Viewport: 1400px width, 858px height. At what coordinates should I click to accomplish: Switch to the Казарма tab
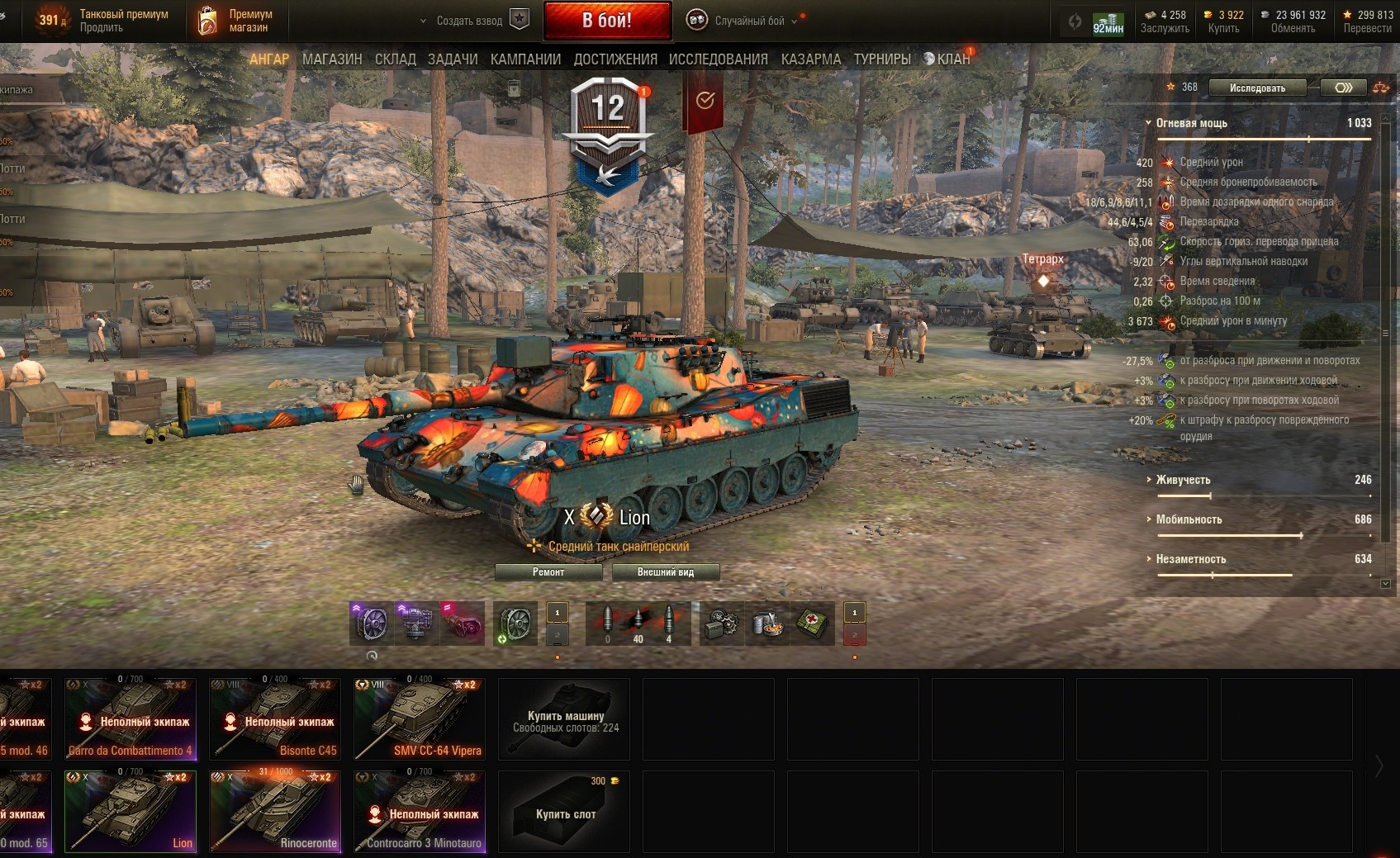coord(811,59)
